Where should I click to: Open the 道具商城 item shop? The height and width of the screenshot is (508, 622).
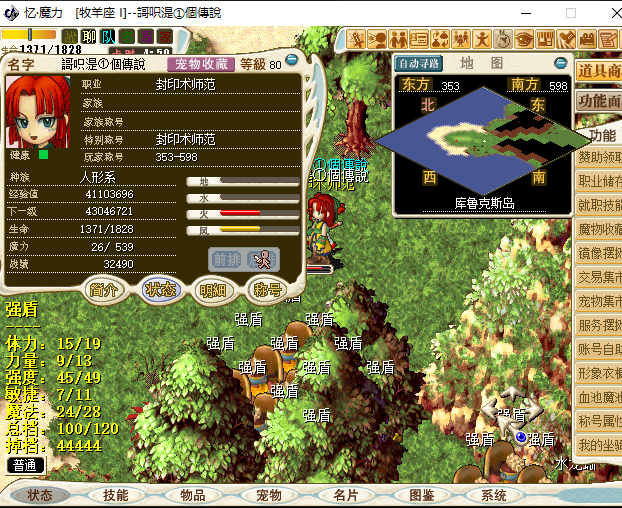(599, 70)
